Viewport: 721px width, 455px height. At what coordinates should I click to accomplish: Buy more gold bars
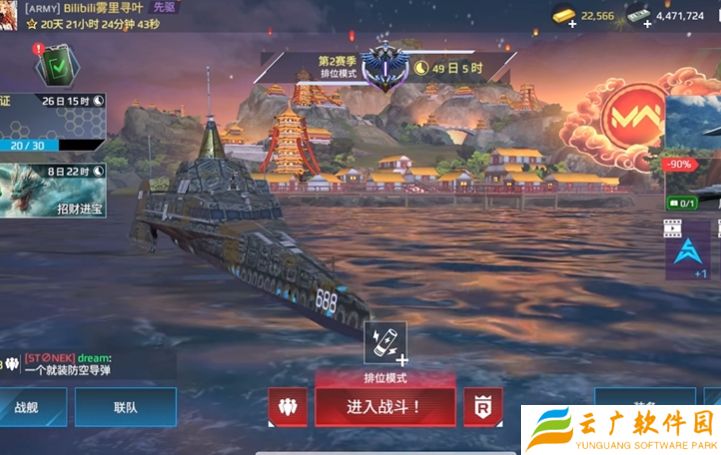click(x=566, y=15)
